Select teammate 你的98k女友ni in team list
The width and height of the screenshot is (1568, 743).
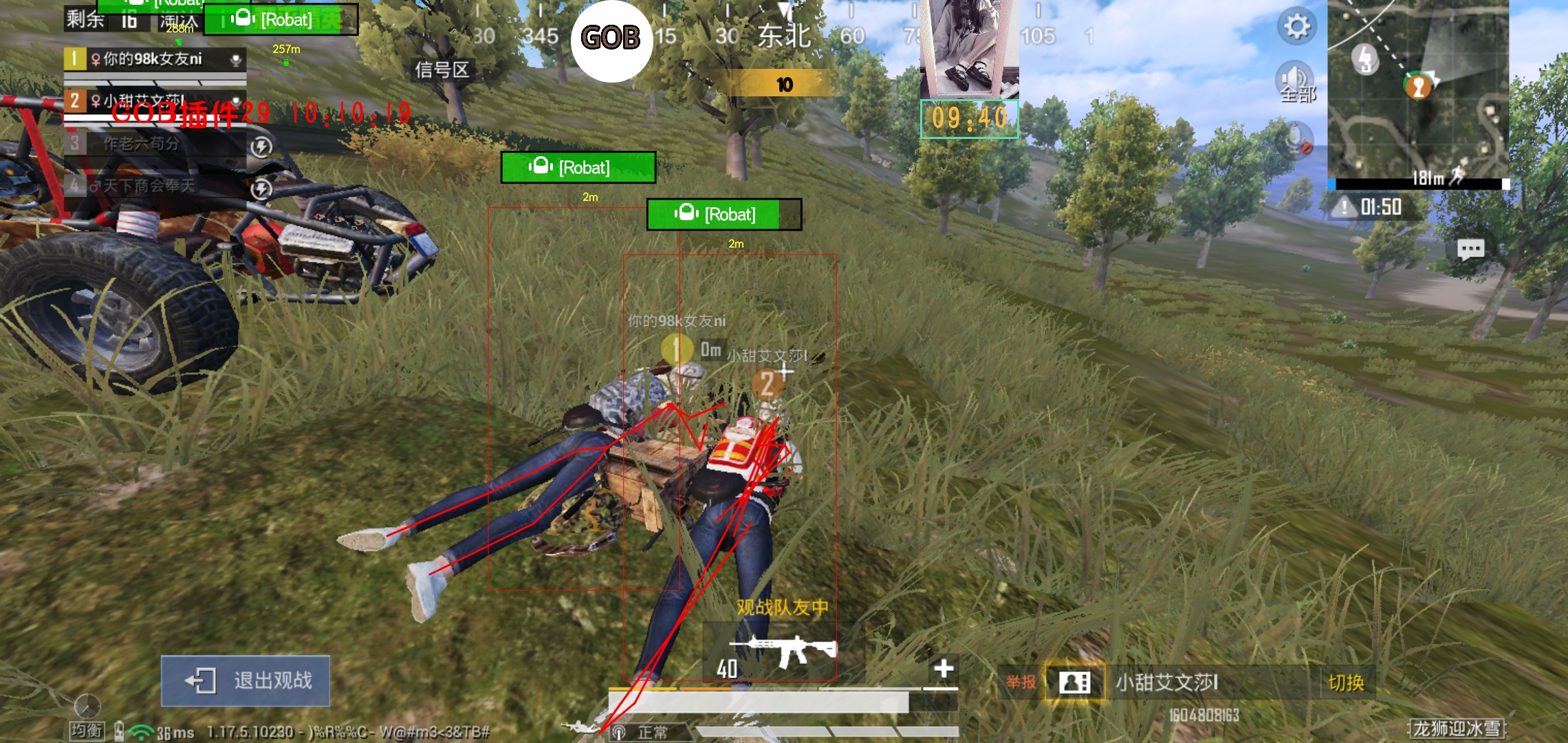click(x=155, y=59)
